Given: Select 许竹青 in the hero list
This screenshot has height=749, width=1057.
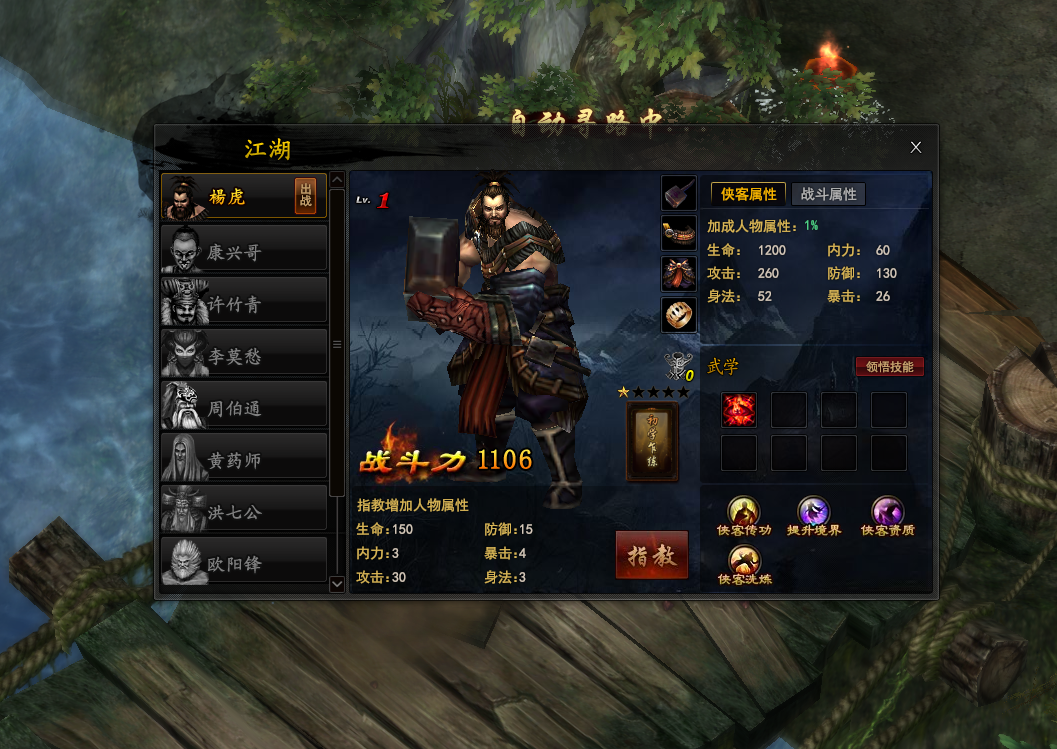Looking at the screenshot, I should pyautogui.click(x=244, y=302).
